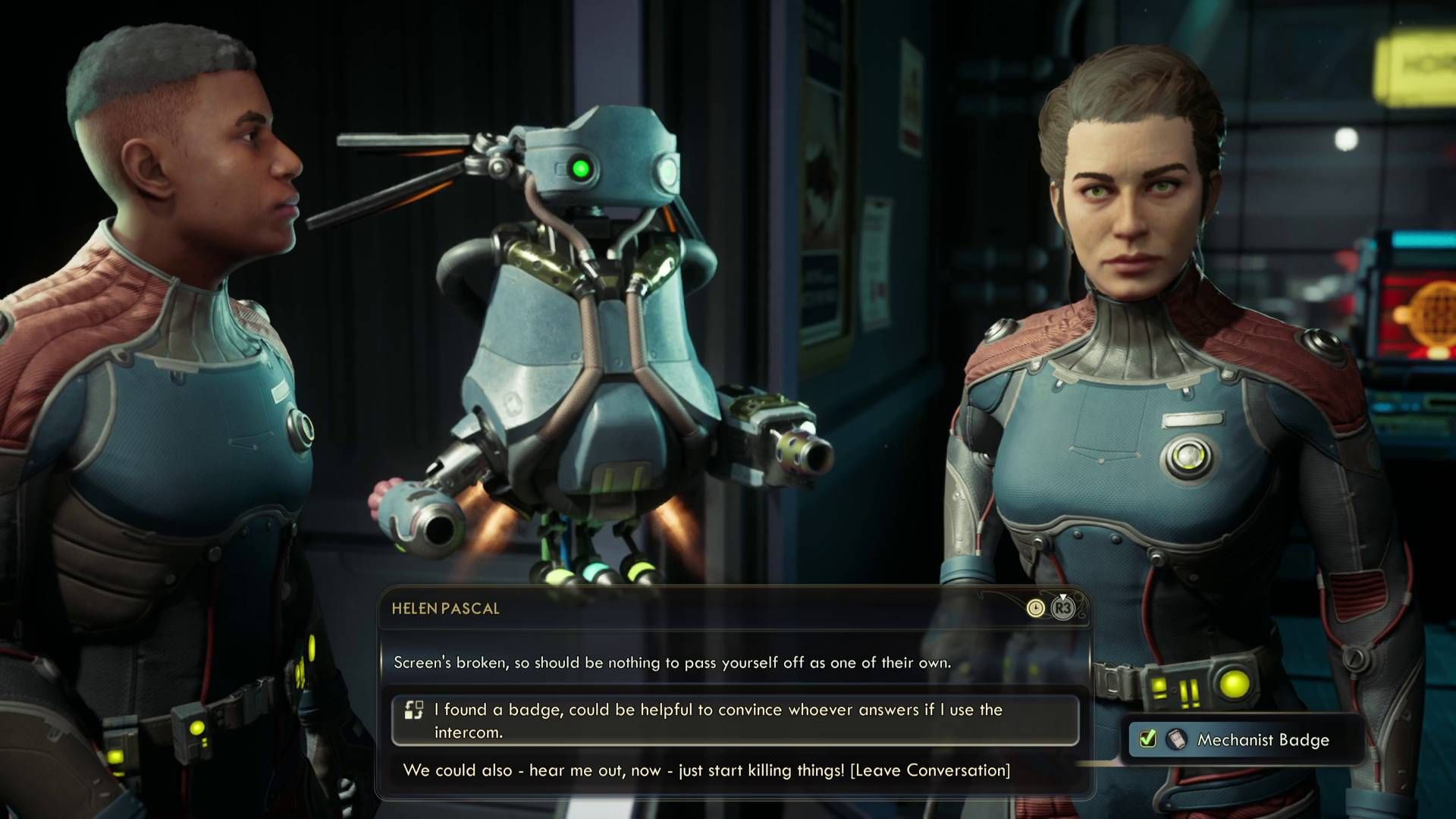Screen dimensions: 1456x819
Task: Click the Mechanist Badge item icon
Action: (1176, 739)
